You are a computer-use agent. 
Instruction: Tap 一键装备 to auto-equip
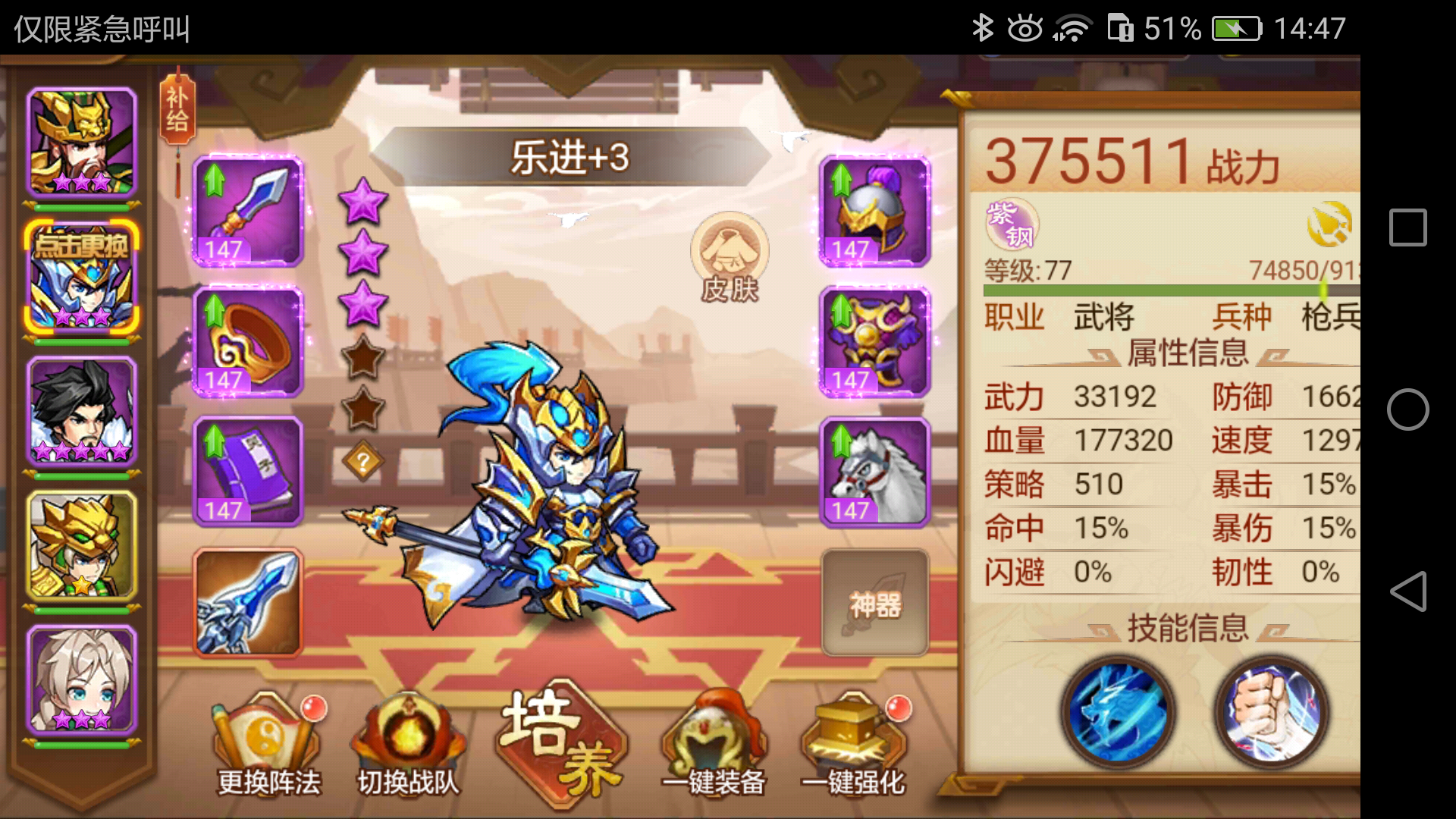(x=711, y=732)
